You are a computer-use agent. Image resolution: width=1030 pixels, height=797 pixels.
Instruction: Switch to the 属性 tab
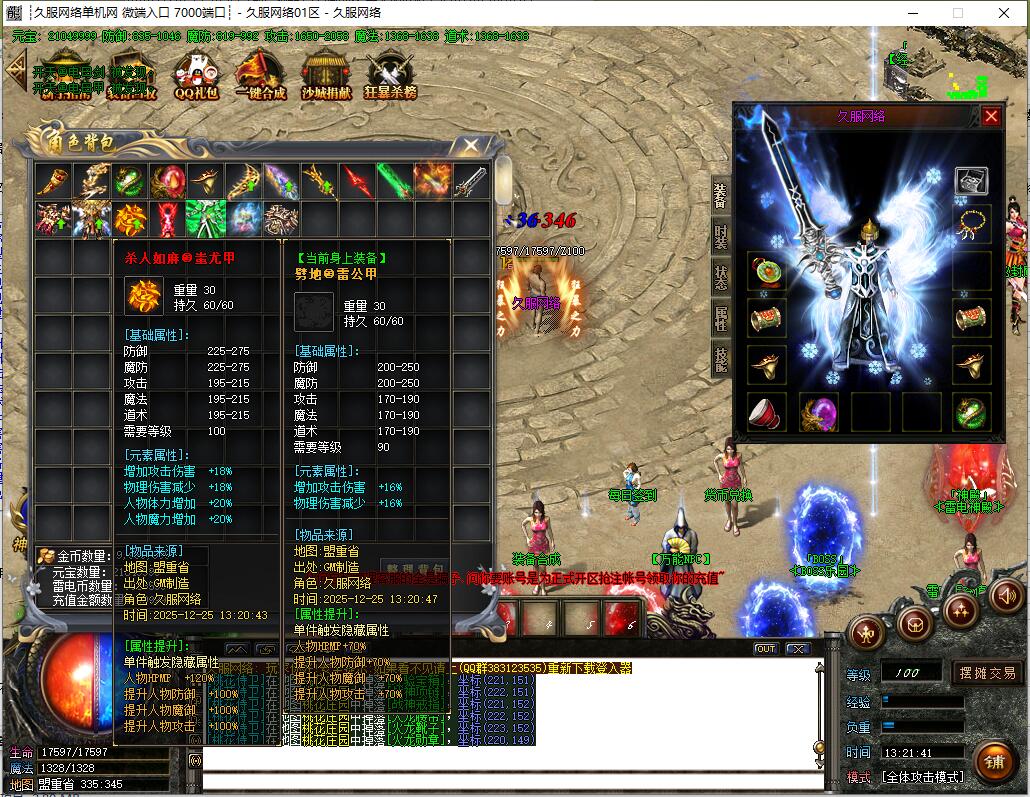coord(720,319)
